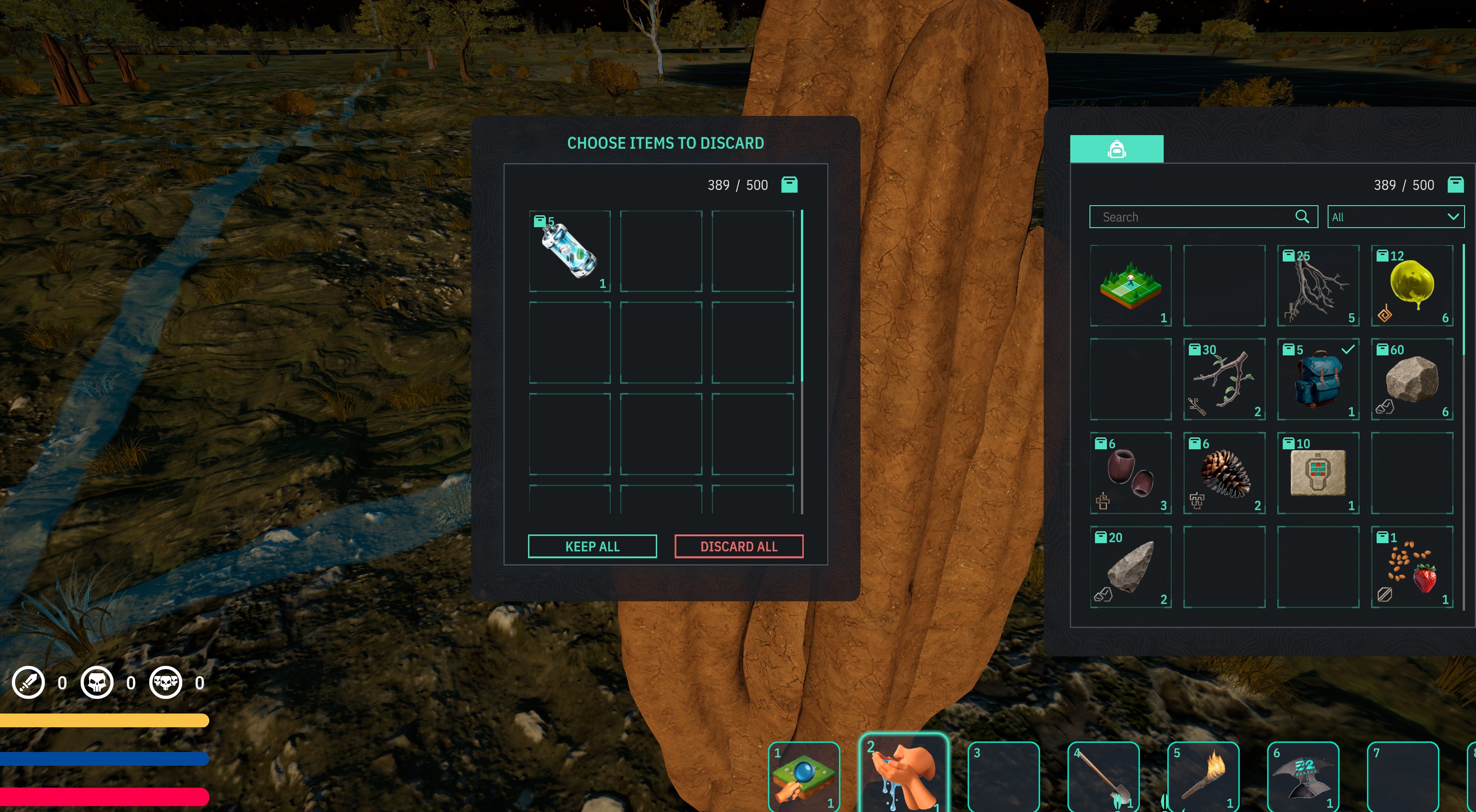Choose the flint shard slot
Image resolution: width=1476 pixels, height=812 pixels.
1131,567
